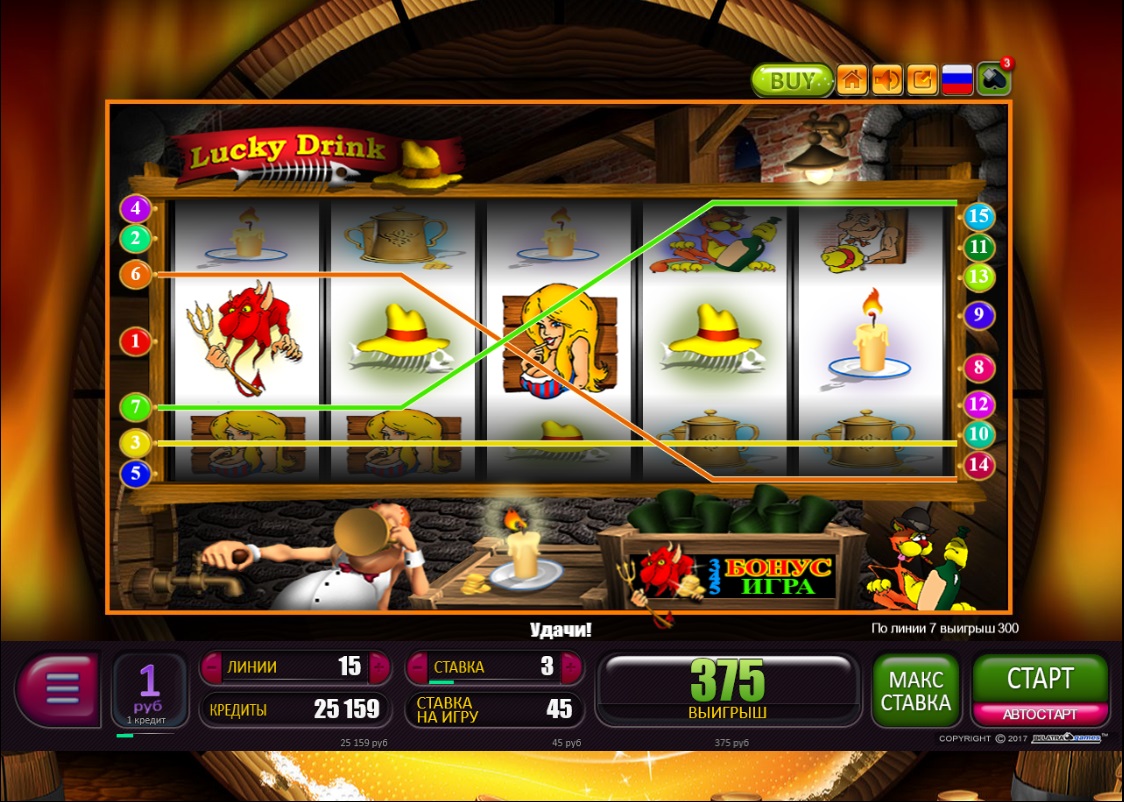Raise the bet (СТАВКА) value
Screen dimensions: 1124x802
571,667
